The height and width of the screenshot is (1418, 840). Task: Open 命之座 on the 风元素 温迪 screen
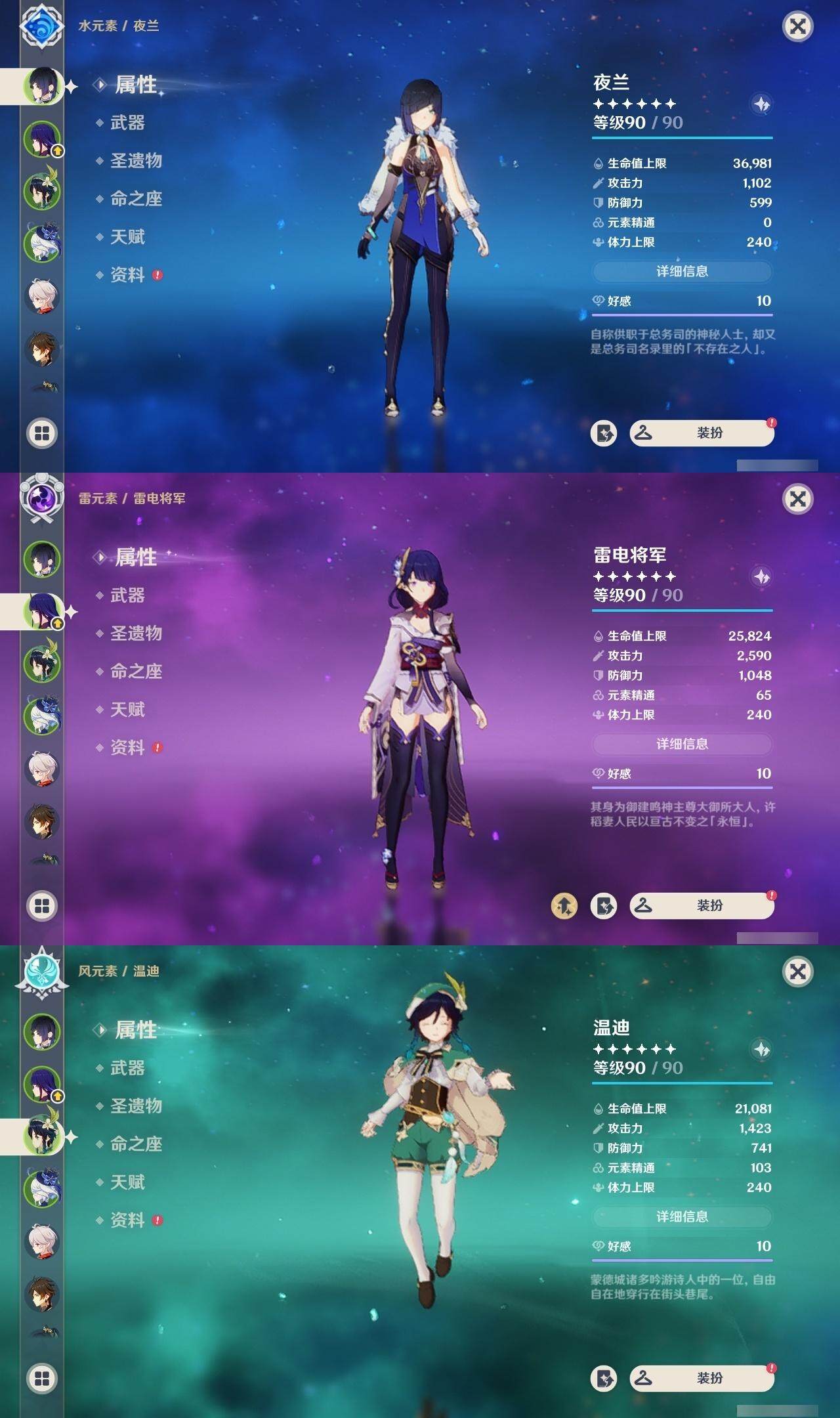coord(136,1144)
